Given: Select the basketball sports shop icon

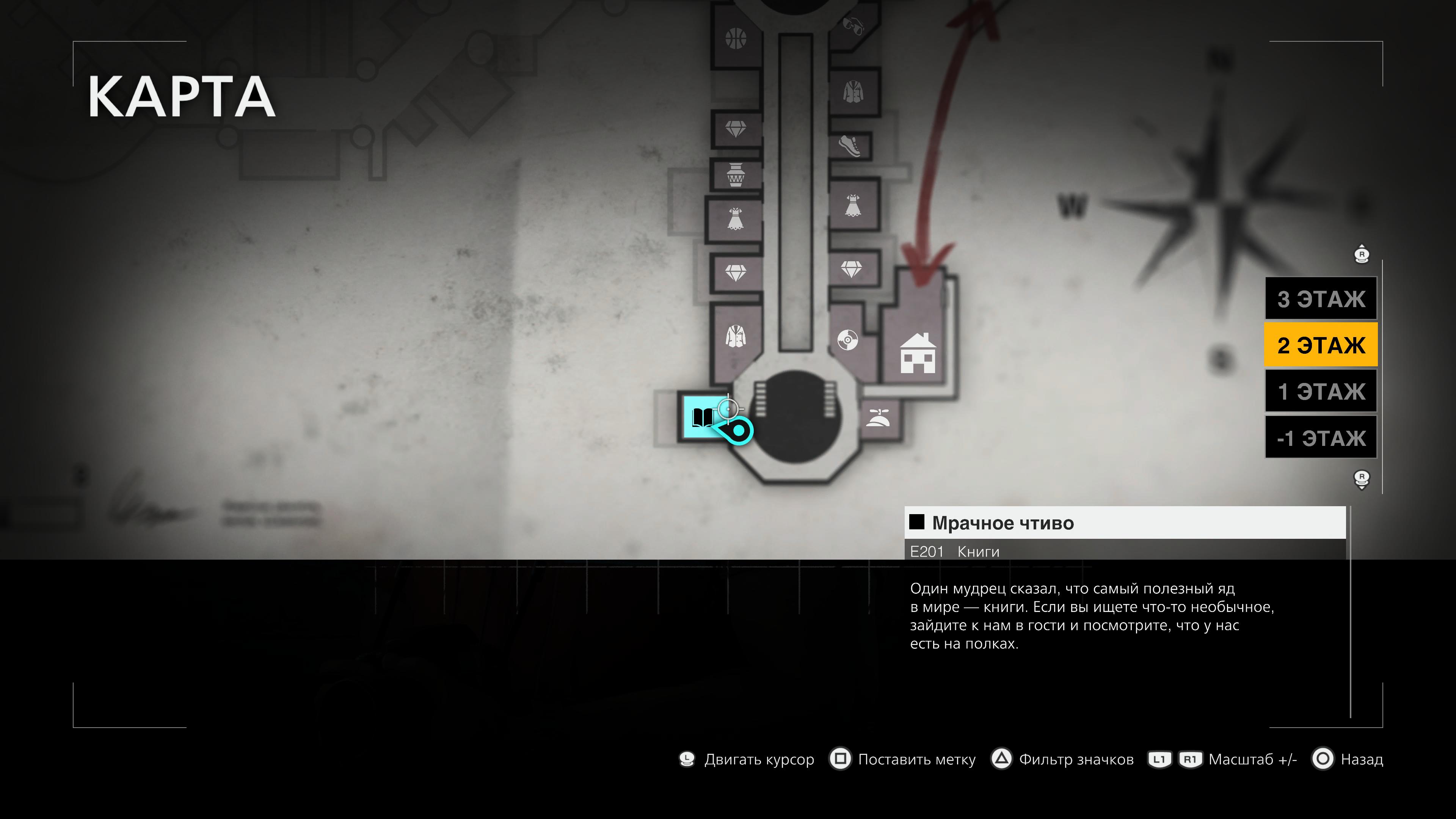Looking at the screenshot, I should [x=735, y=39].
